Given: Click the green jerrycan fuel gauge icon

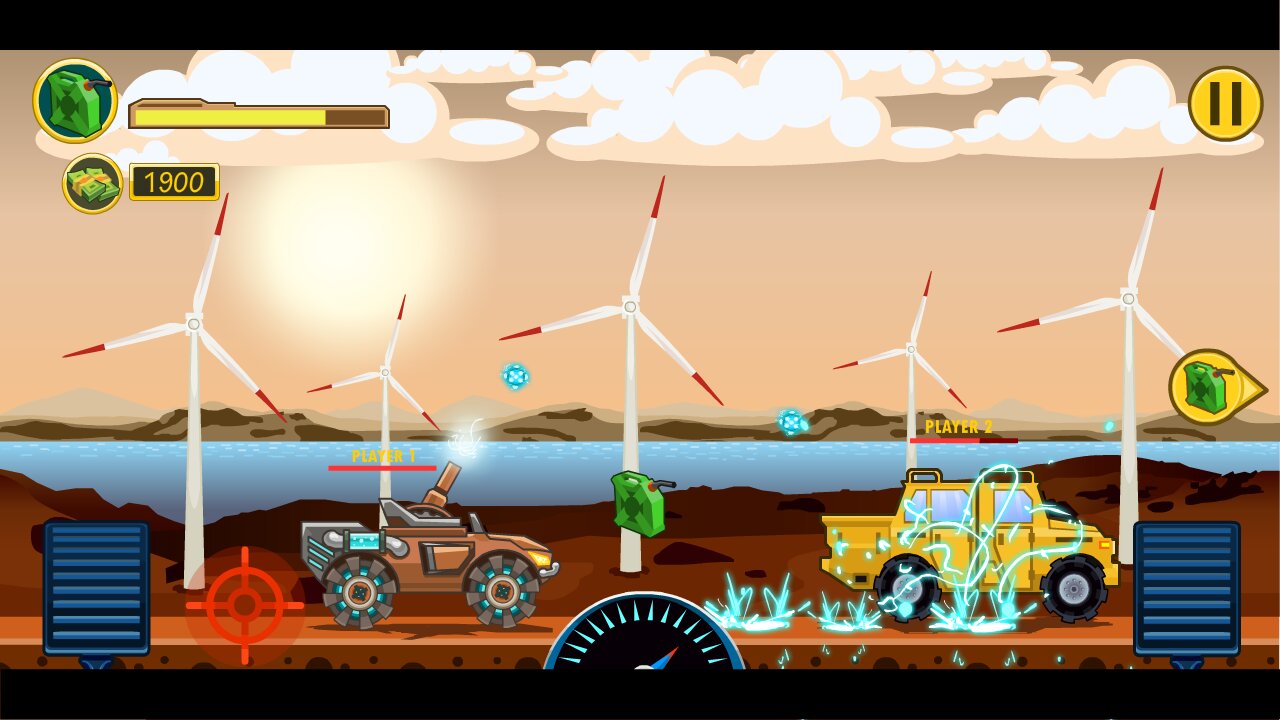Looking at the screenshot, I should [x=76, y=101].
